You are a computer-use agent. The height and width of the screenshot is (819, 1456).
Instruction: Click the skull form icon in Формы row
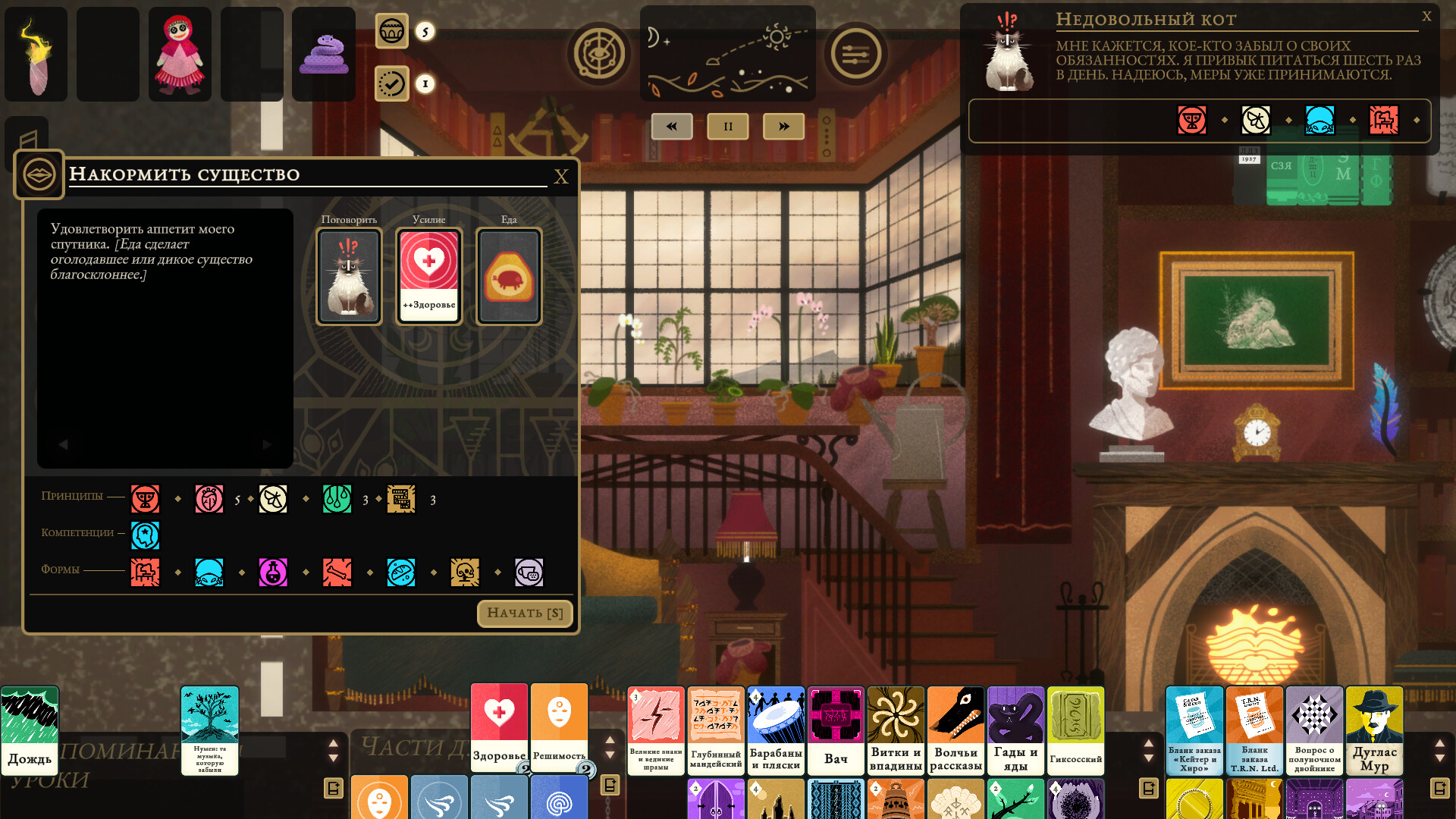pyautogui.click(x=466, y=573)
